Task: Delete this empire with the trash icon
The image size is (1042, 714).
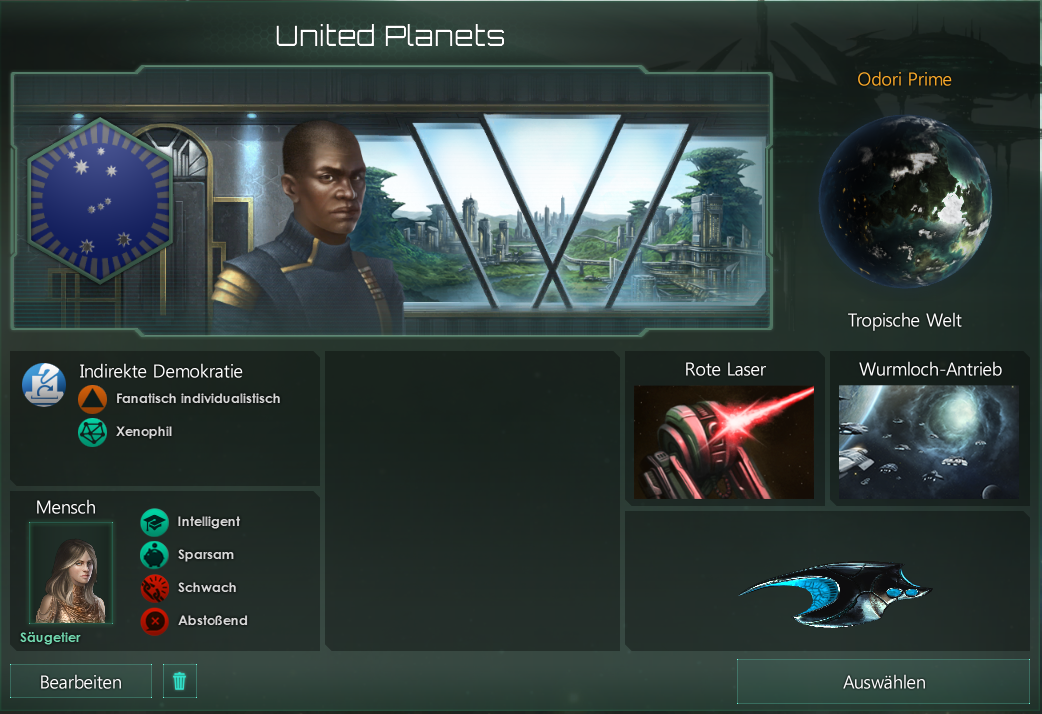Action: click(x=180, y=681)
